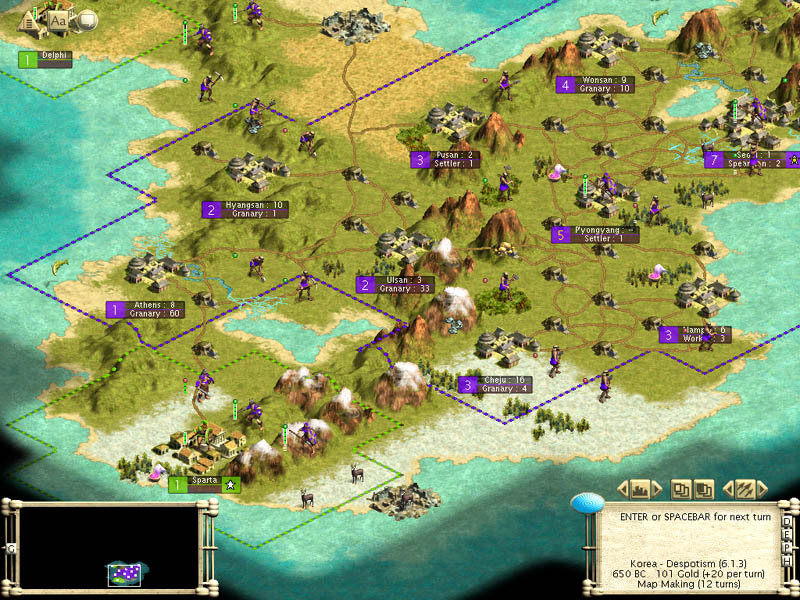Click the "D" button on info panel
800x600 pixels.
click(788, 522)
